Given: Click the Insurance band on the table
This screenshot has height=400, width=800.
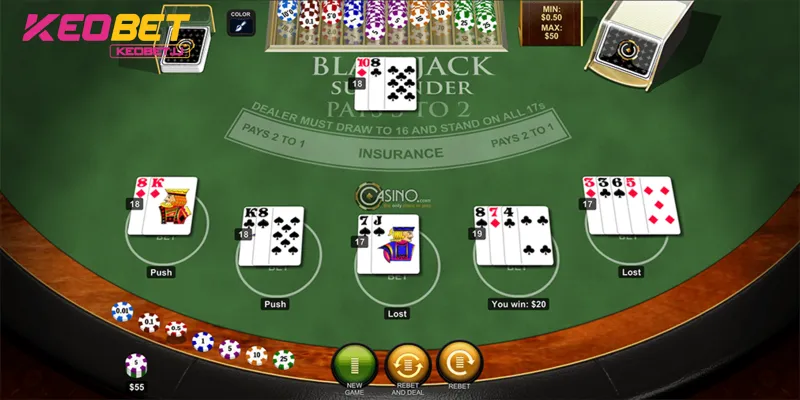Looking at the screenshot, I should point(400,154).
